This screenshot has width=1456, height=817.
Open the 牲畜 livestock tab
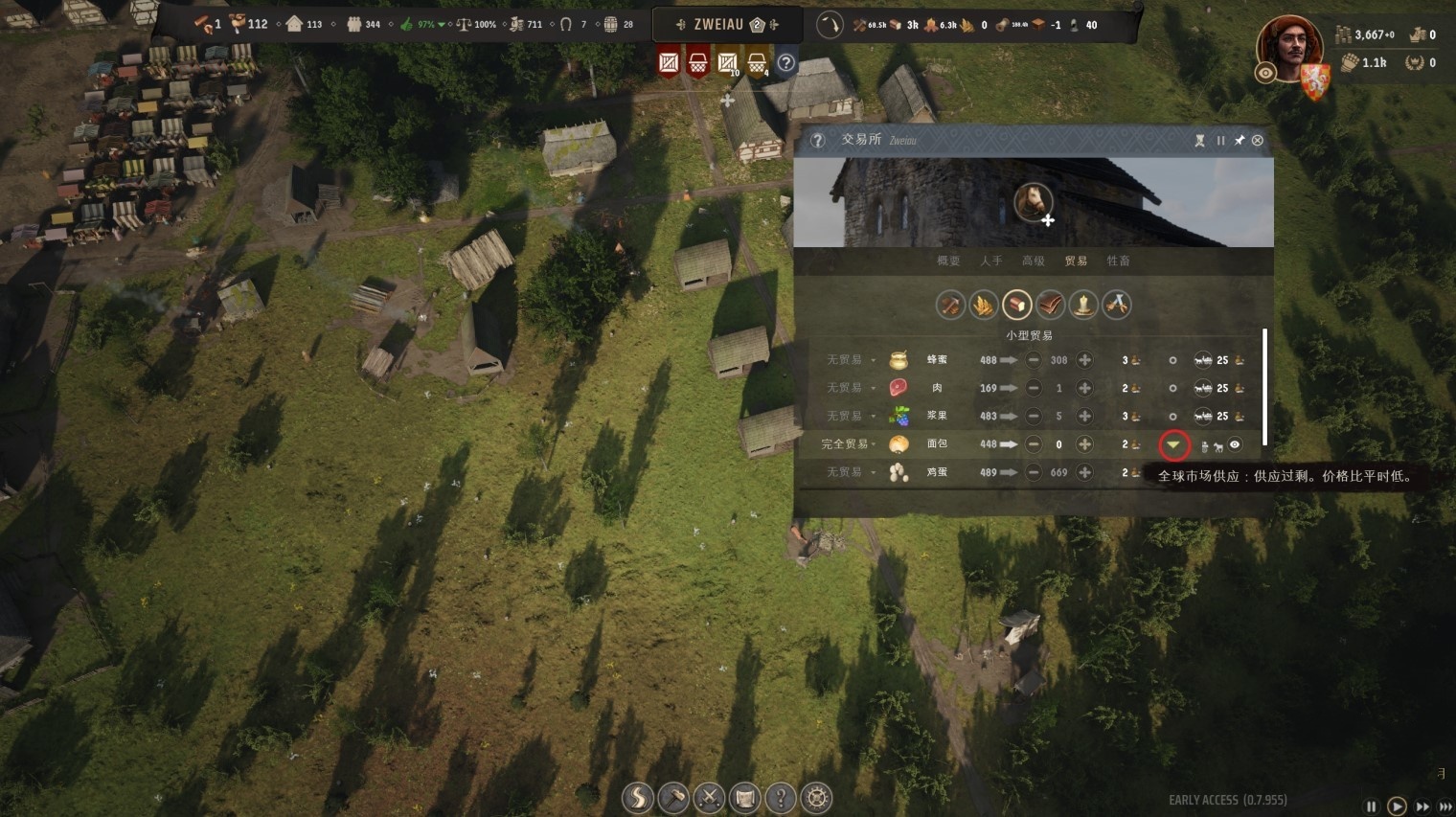pyautogui.click(x=1118, y=261)
